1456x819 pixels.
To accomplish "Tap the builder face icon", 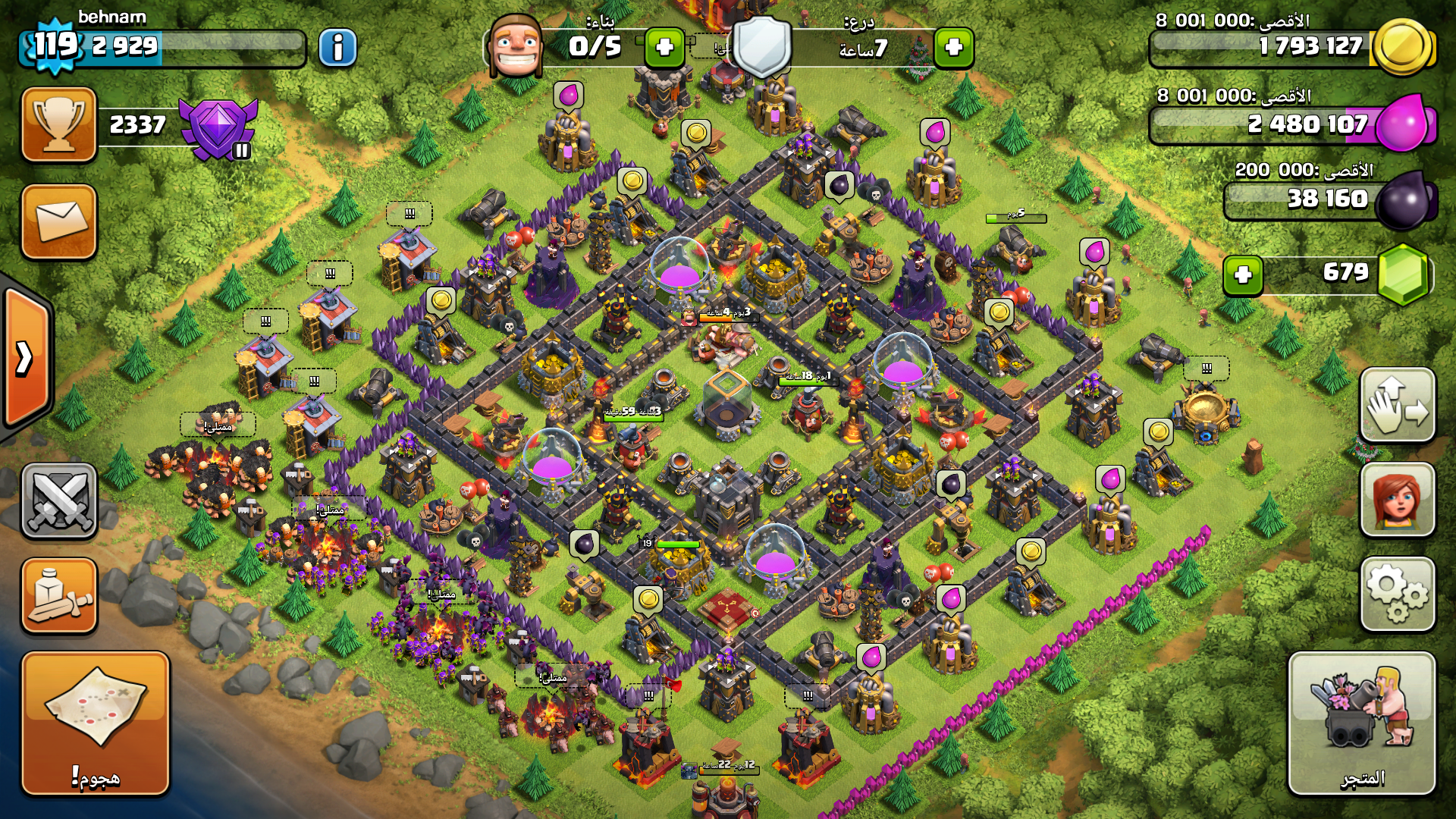I will pyautogui.click(x=516, y=47).
